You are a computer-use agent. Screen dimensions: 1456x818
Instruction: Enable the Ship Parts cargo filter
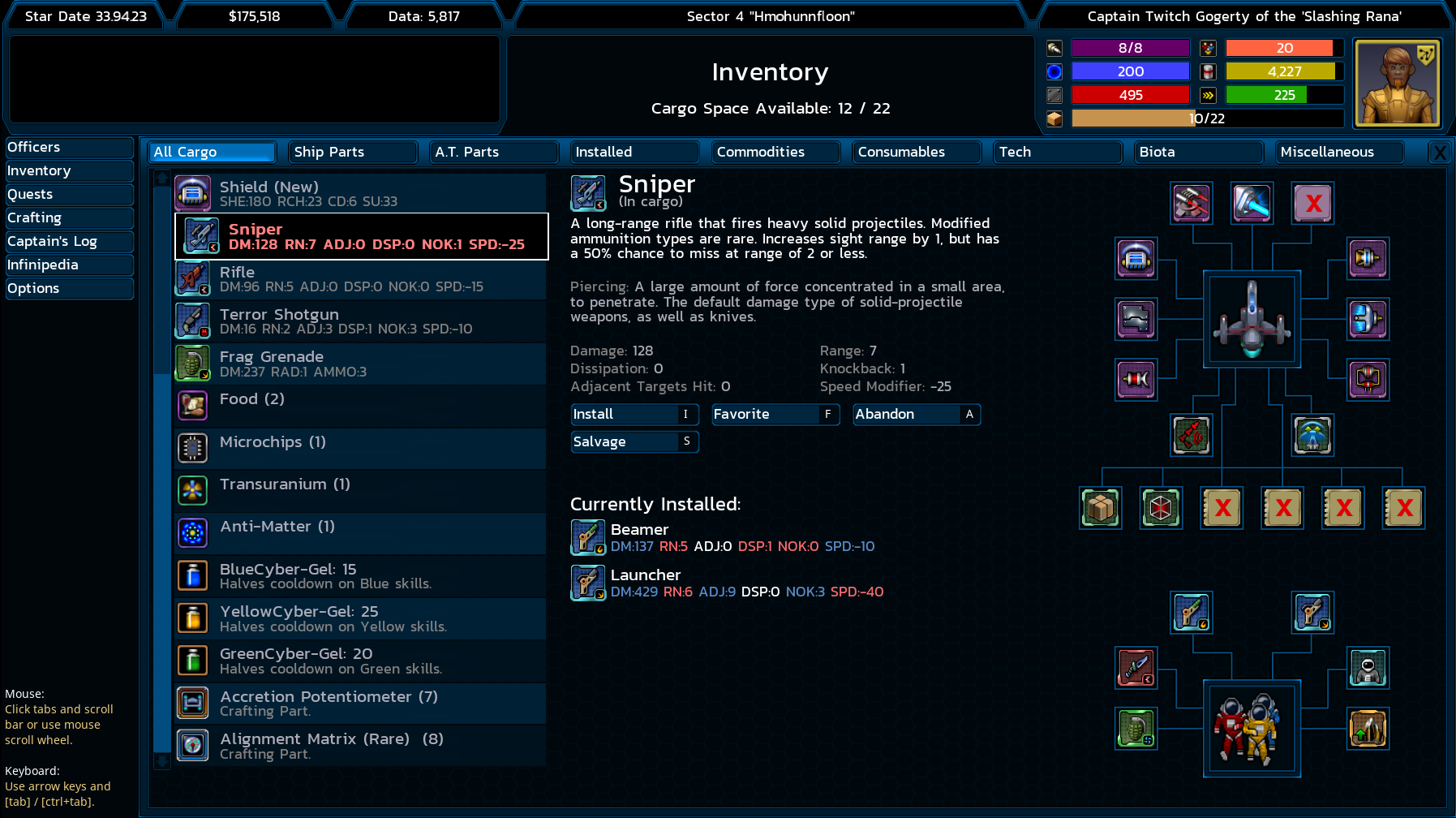point(353,152)
